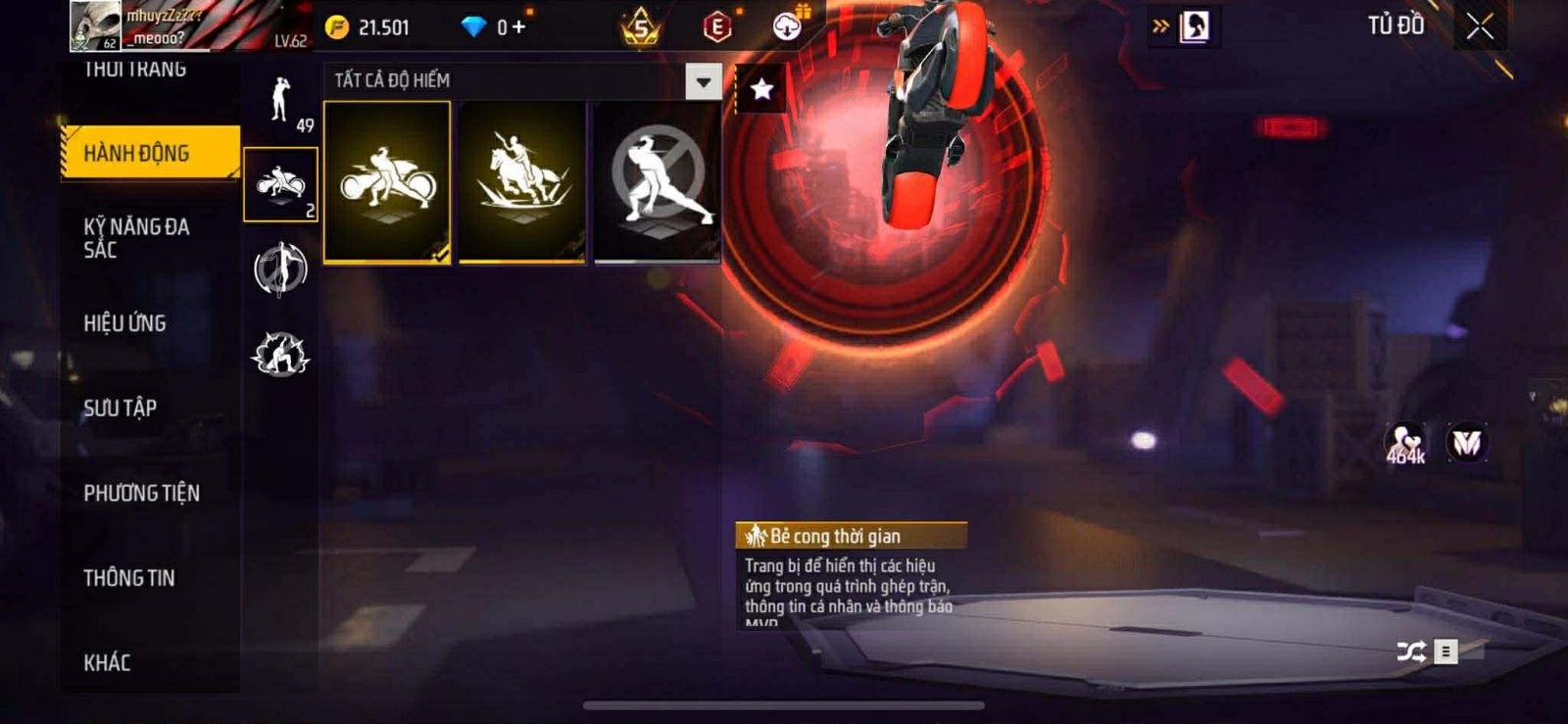Image resolution: width=1568 pixels, height=724 pixels.
Task: Open the red E badge icon
Action: point(717,27)
